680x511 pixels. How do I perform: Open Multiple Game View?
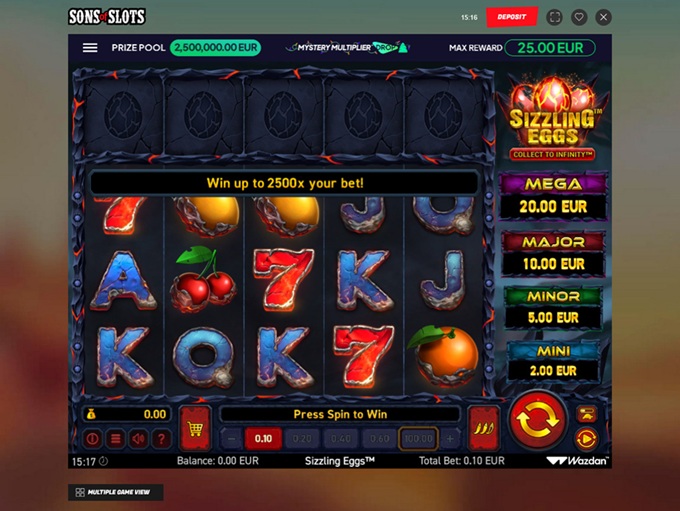[116, 492]
